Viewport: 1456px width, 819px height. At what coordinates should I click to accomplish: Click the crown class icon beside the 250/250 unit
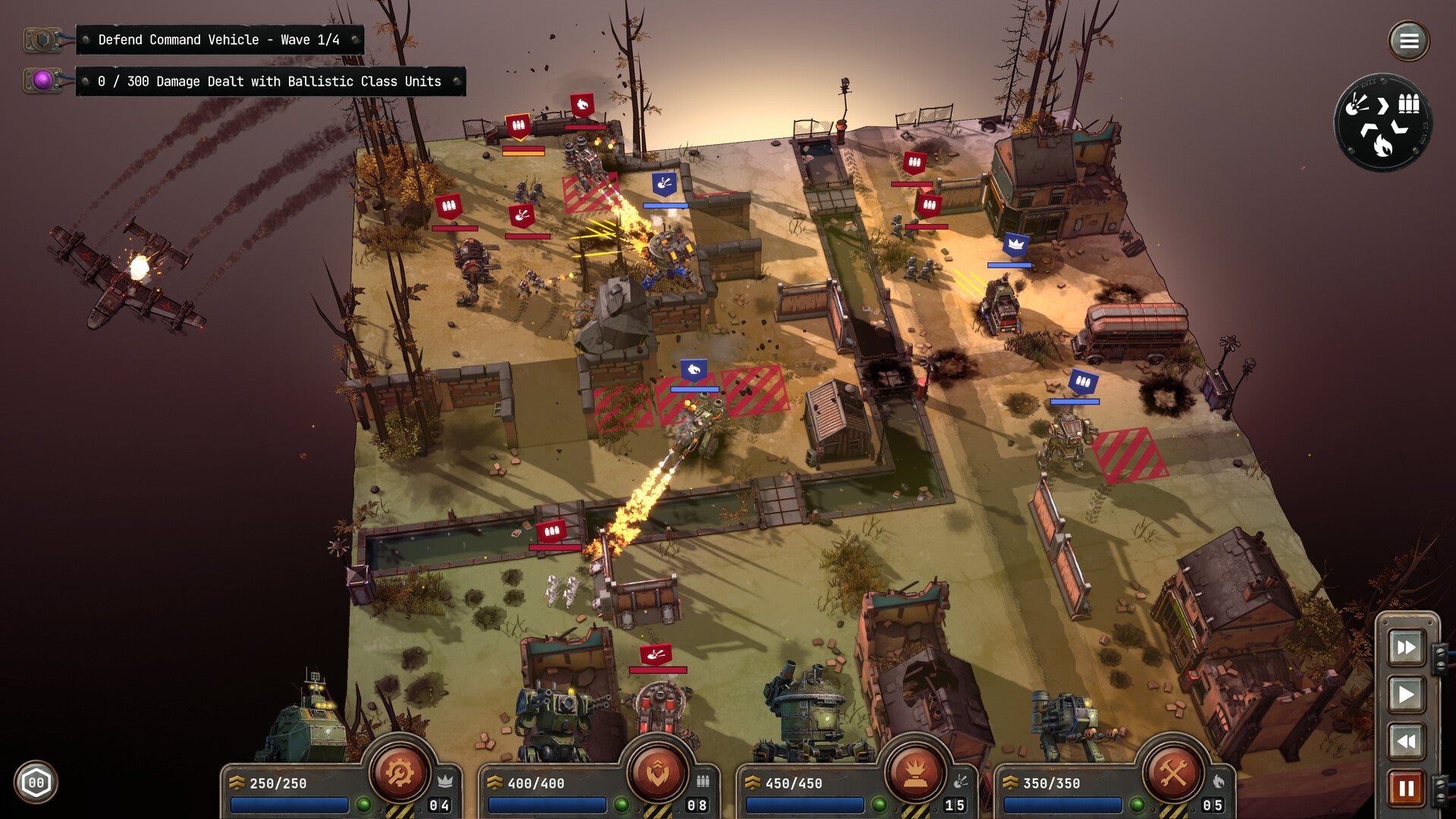tap(446, 781)
